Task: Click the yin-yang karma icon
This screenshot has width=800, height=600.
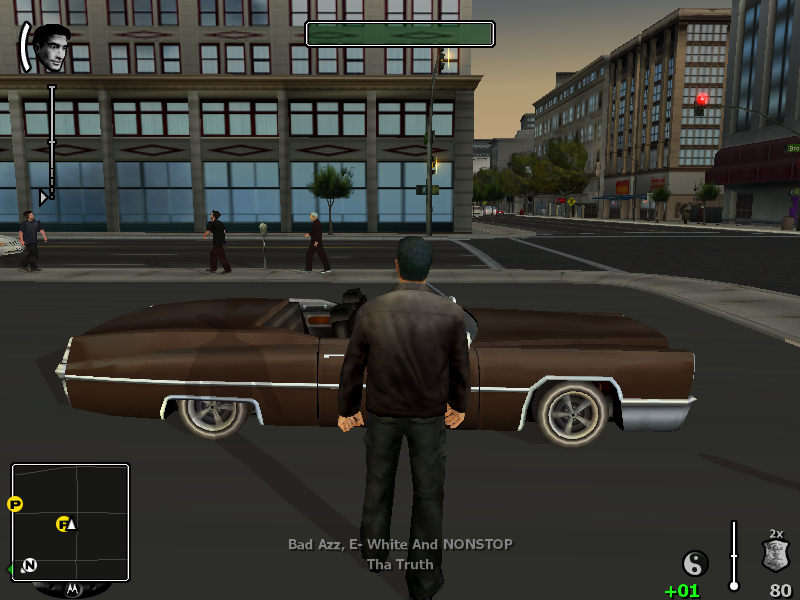Action: (695, 562)
